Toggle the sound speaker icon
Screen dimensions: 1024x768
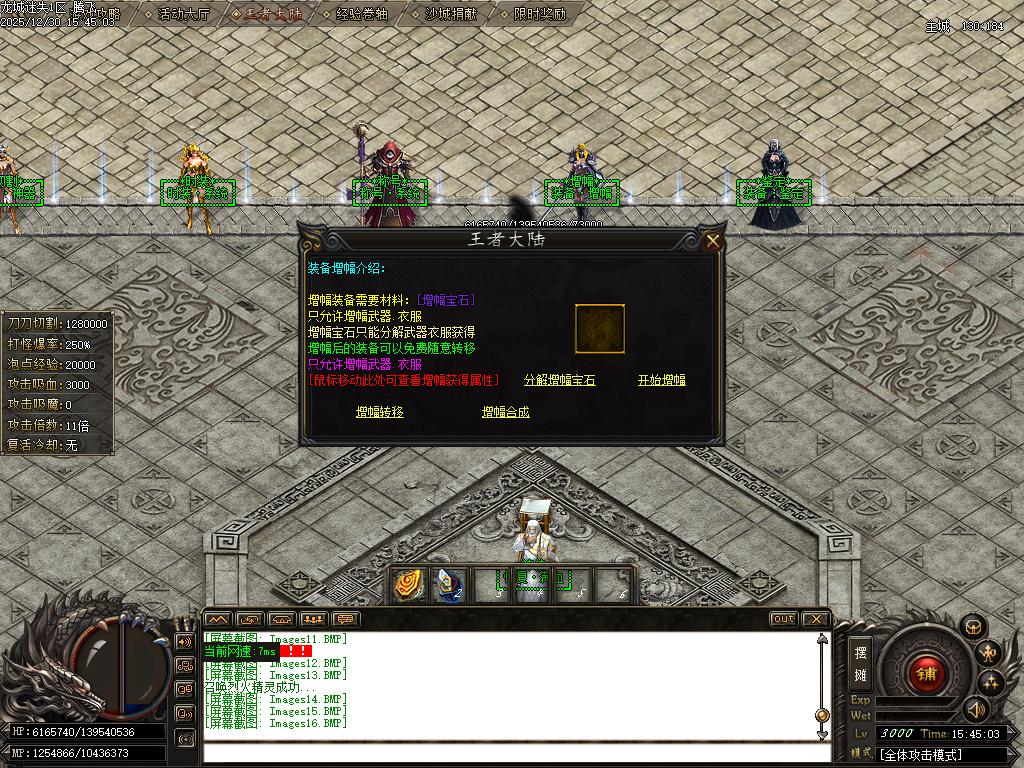click(975, 709)
